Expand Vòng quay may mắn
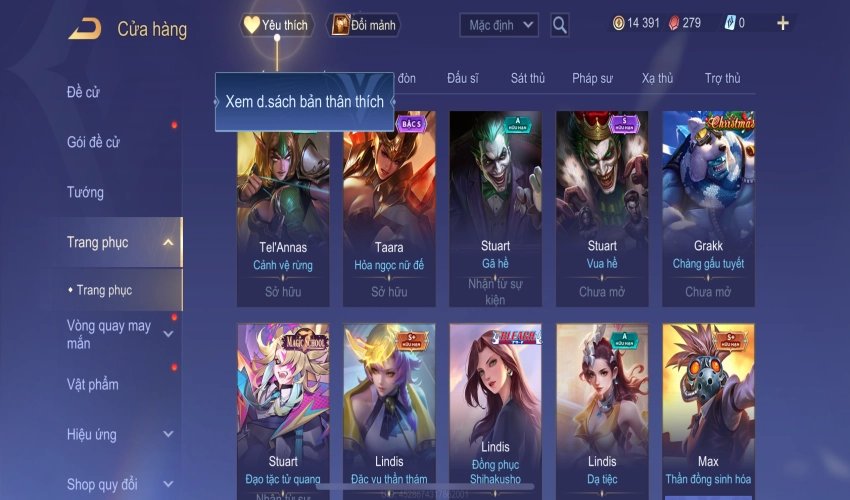The width and height of the screenshot is (850, 500). click(168, 334)
